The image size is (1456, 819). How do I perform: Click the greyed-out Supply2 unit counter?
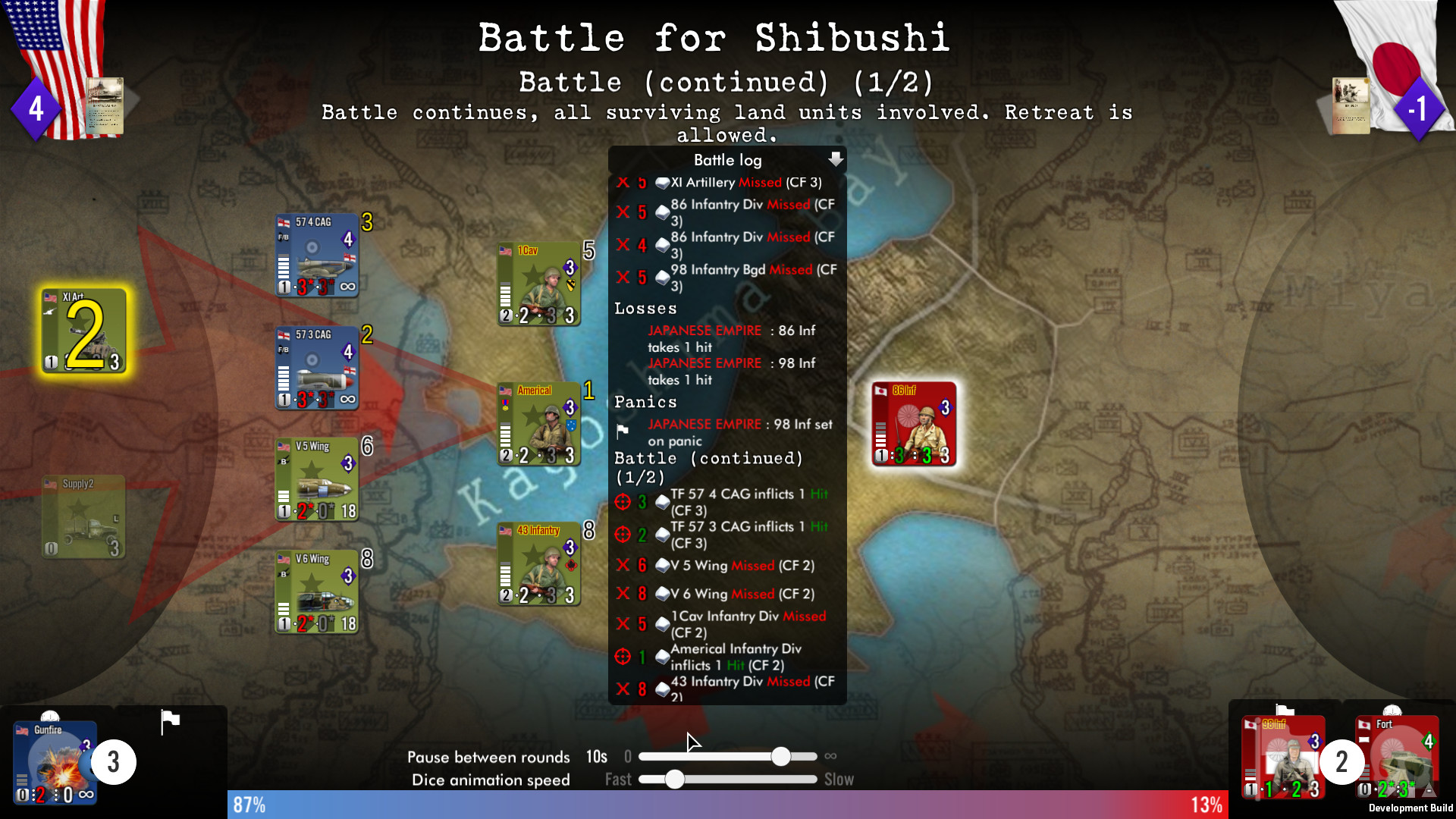tap(82, 516)
